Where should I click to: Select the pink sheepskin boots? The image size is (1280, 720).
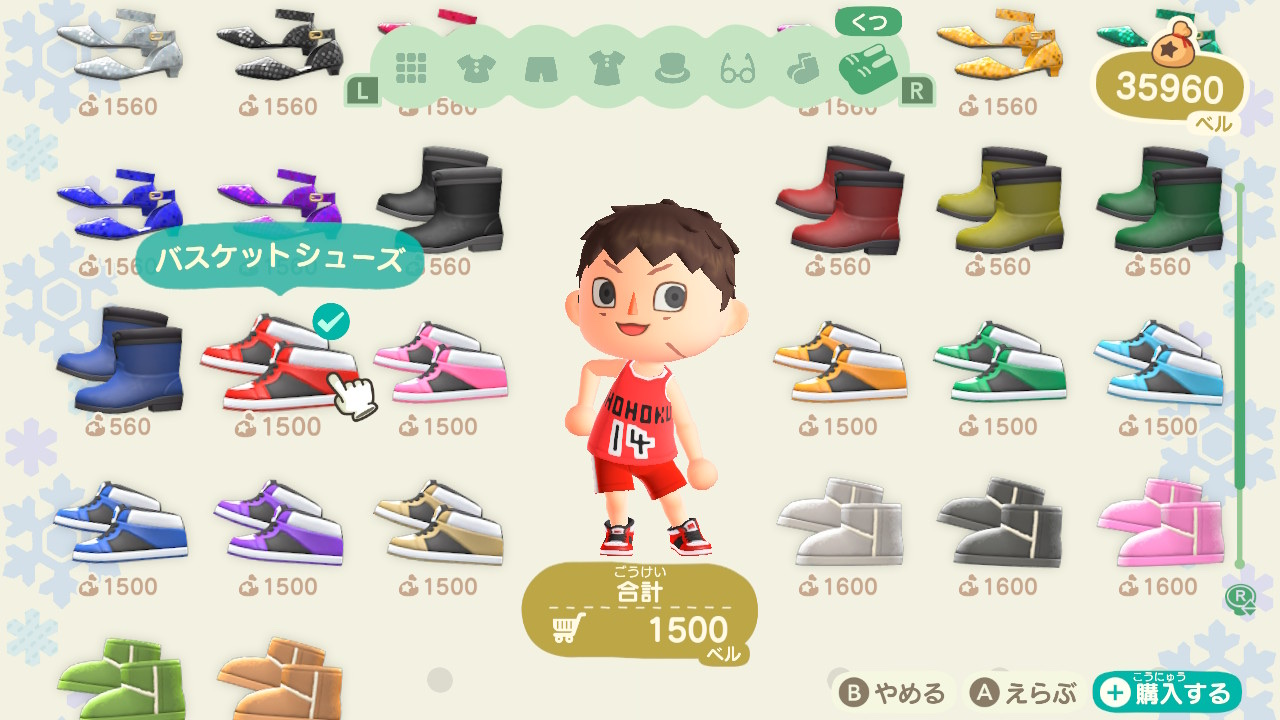point(1160,520)
